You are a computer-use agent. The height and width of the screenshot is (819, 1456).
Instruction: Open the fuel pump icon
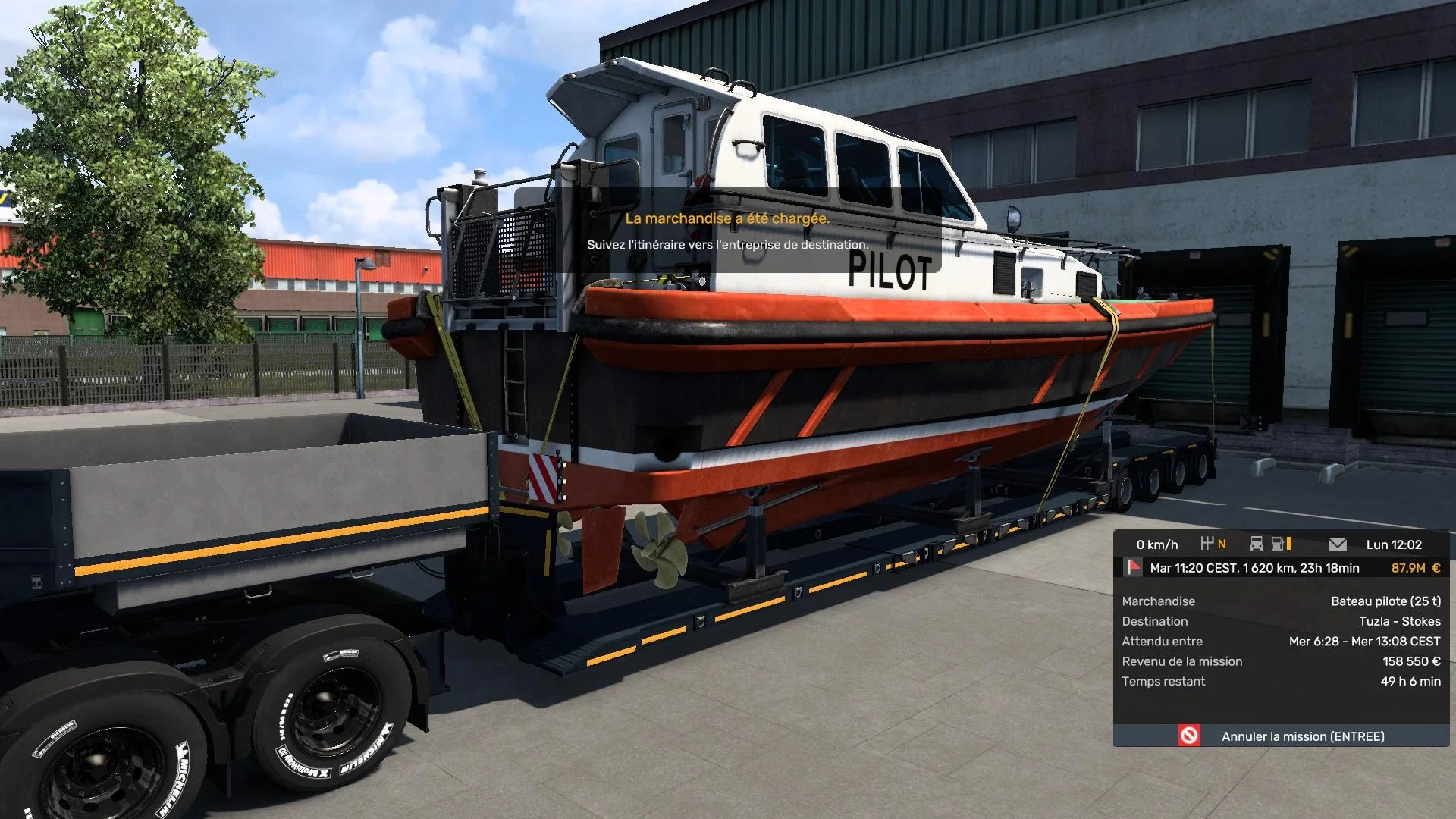[x=1276, y=544]
